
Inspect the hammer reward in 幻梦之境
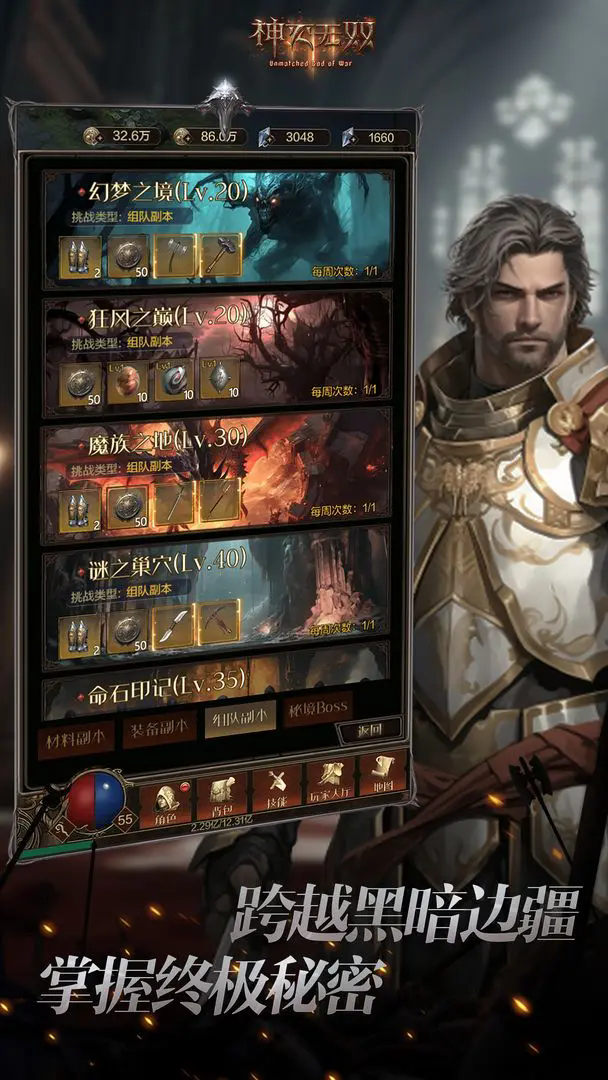221,254
